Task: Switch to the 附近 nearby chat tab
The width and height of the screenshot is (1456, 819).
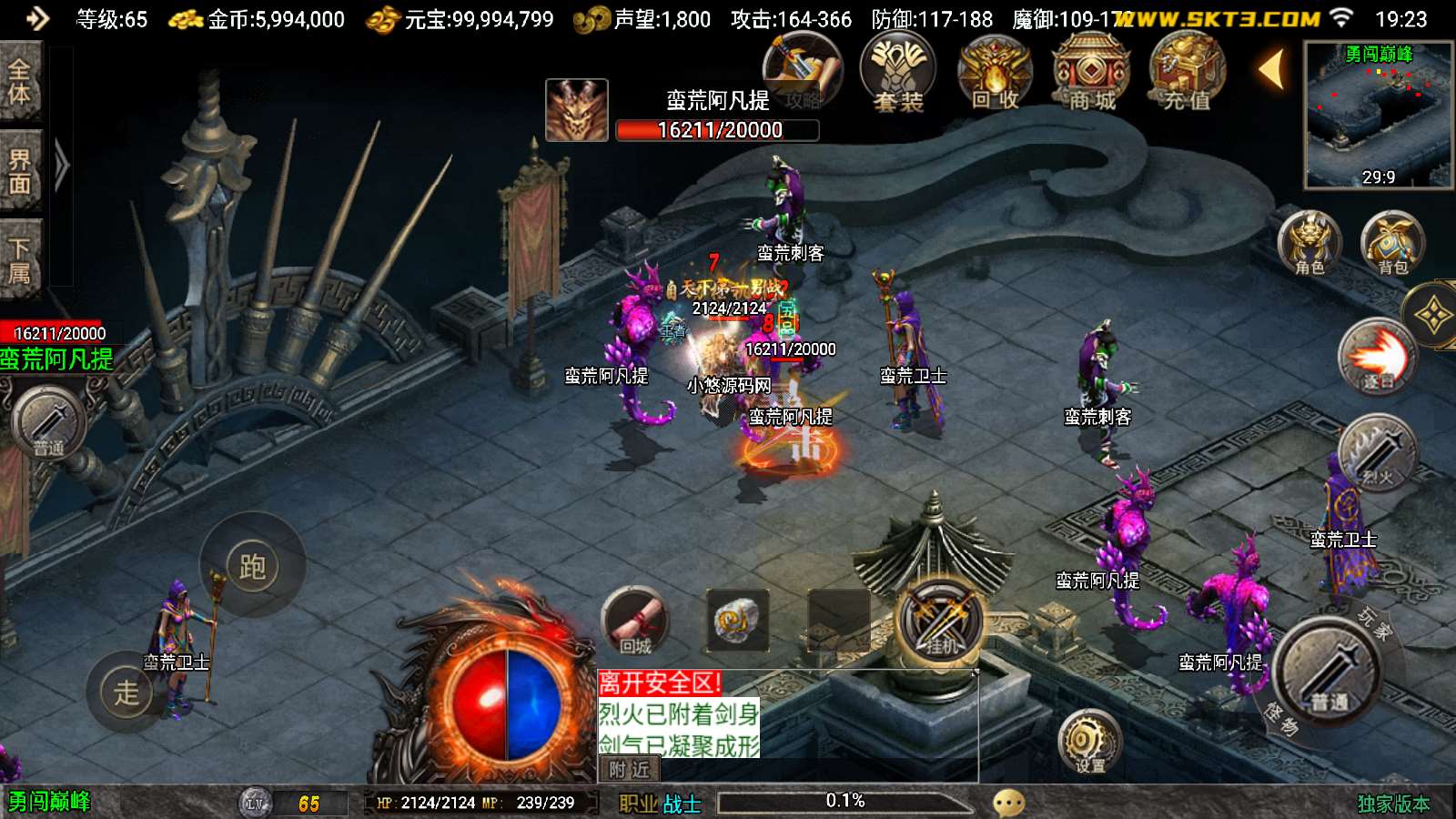Action: (x=629, y=770)
